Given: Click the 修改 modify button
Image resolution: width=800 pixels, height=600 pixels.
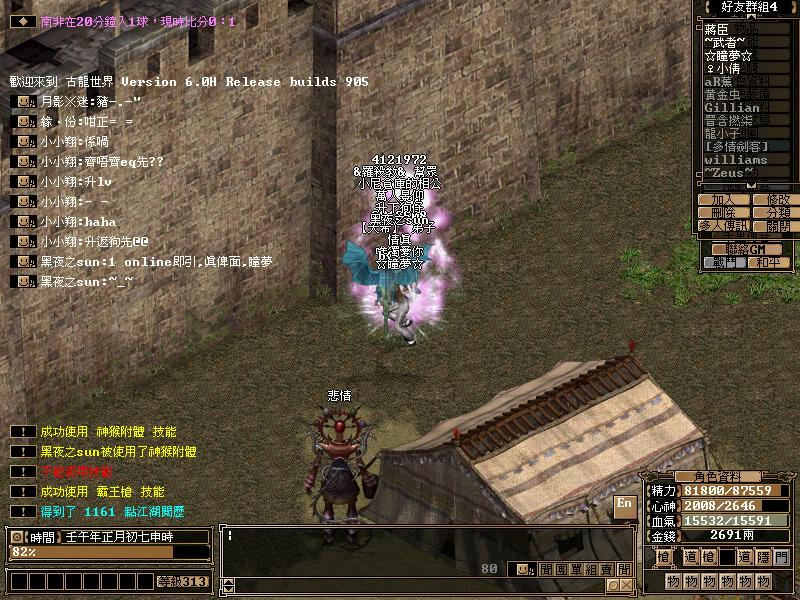Looking at the screenshot, I should pyautogui.click(x=777, y=200).
